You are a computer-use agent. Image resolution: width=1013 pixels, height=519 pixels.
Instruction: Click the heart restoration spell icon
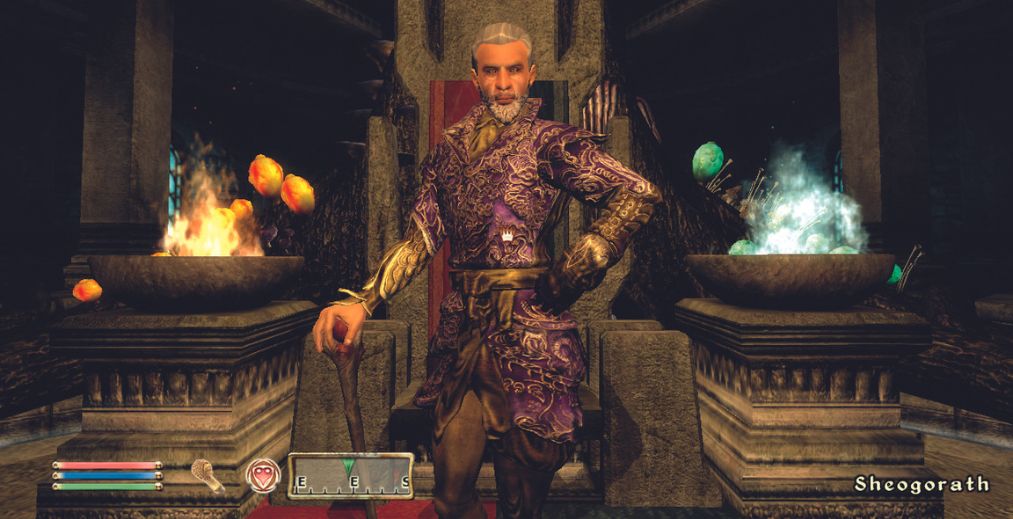[262, 475]
